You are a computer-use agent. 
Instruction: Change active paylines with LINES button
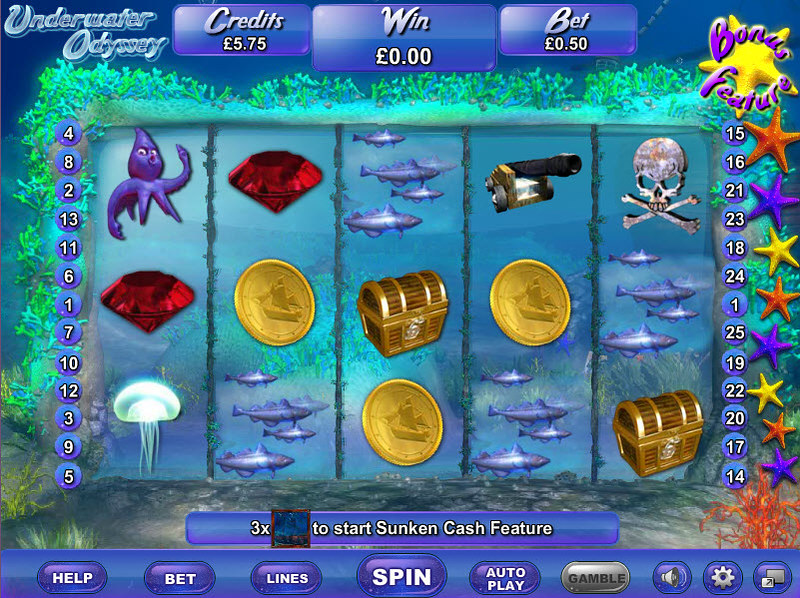[x=287, y=577]
